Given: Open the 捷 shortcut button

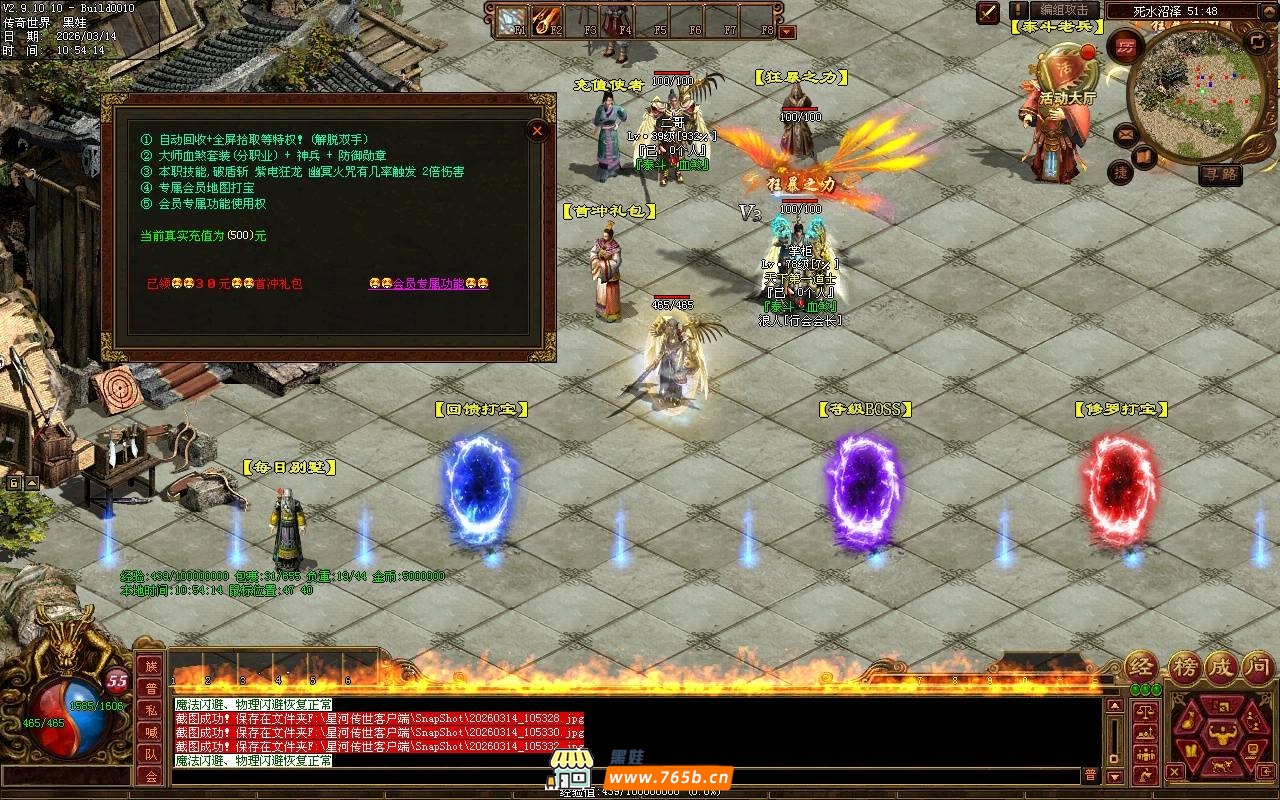Looking at the screenshot, I should (1120, 172).
